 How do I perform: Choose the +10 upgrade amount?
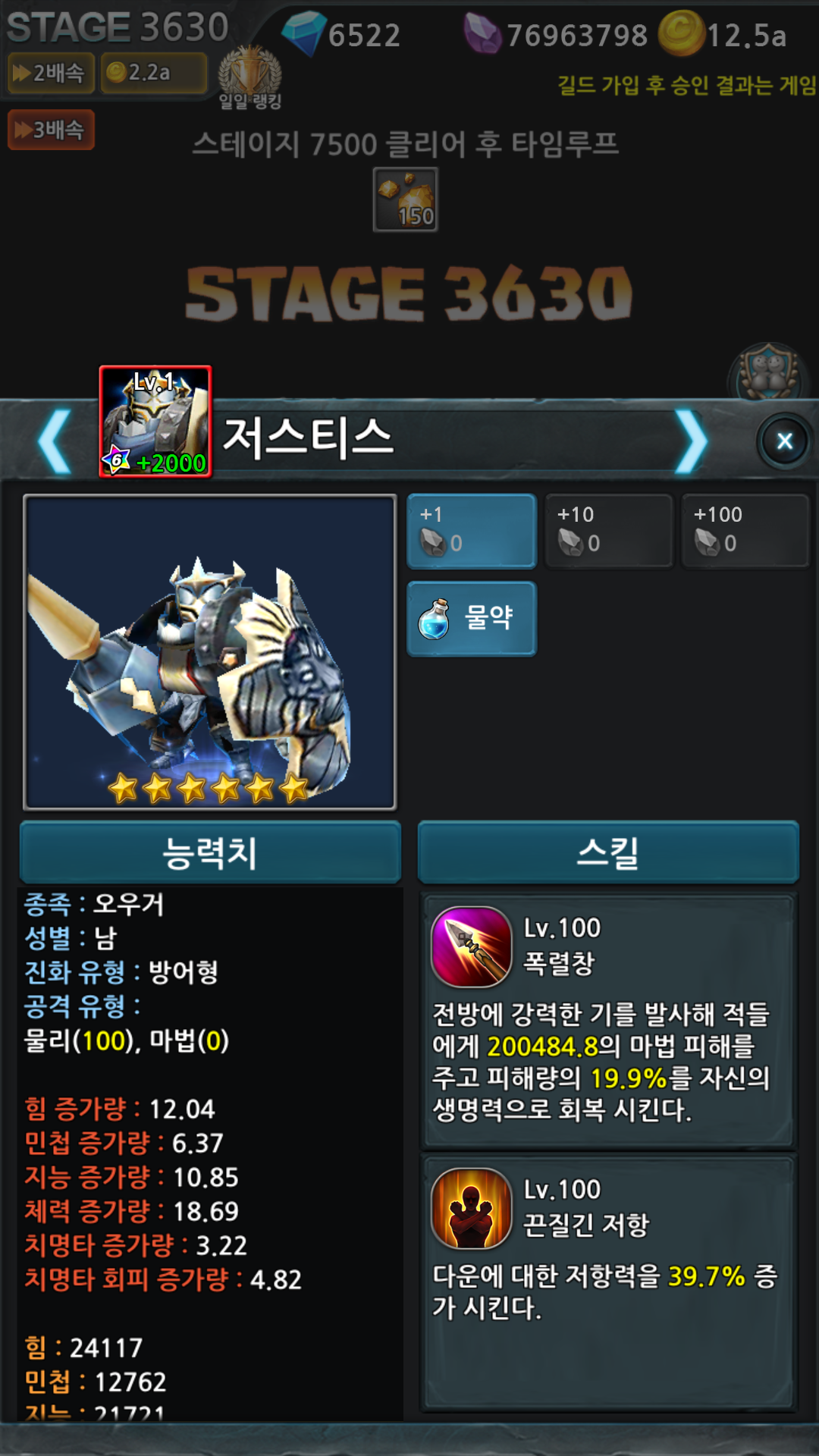608,530
